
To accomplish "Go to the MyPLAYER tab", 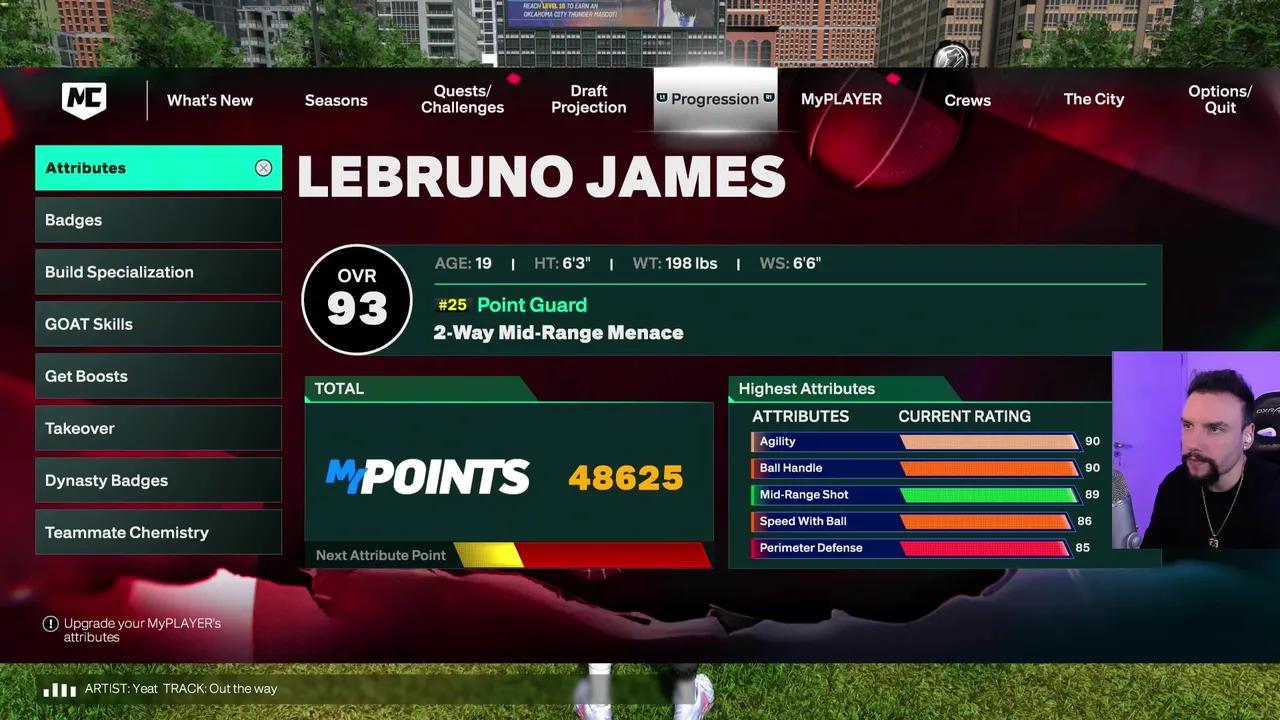I will pyautogui.click(x=841, y=99).
